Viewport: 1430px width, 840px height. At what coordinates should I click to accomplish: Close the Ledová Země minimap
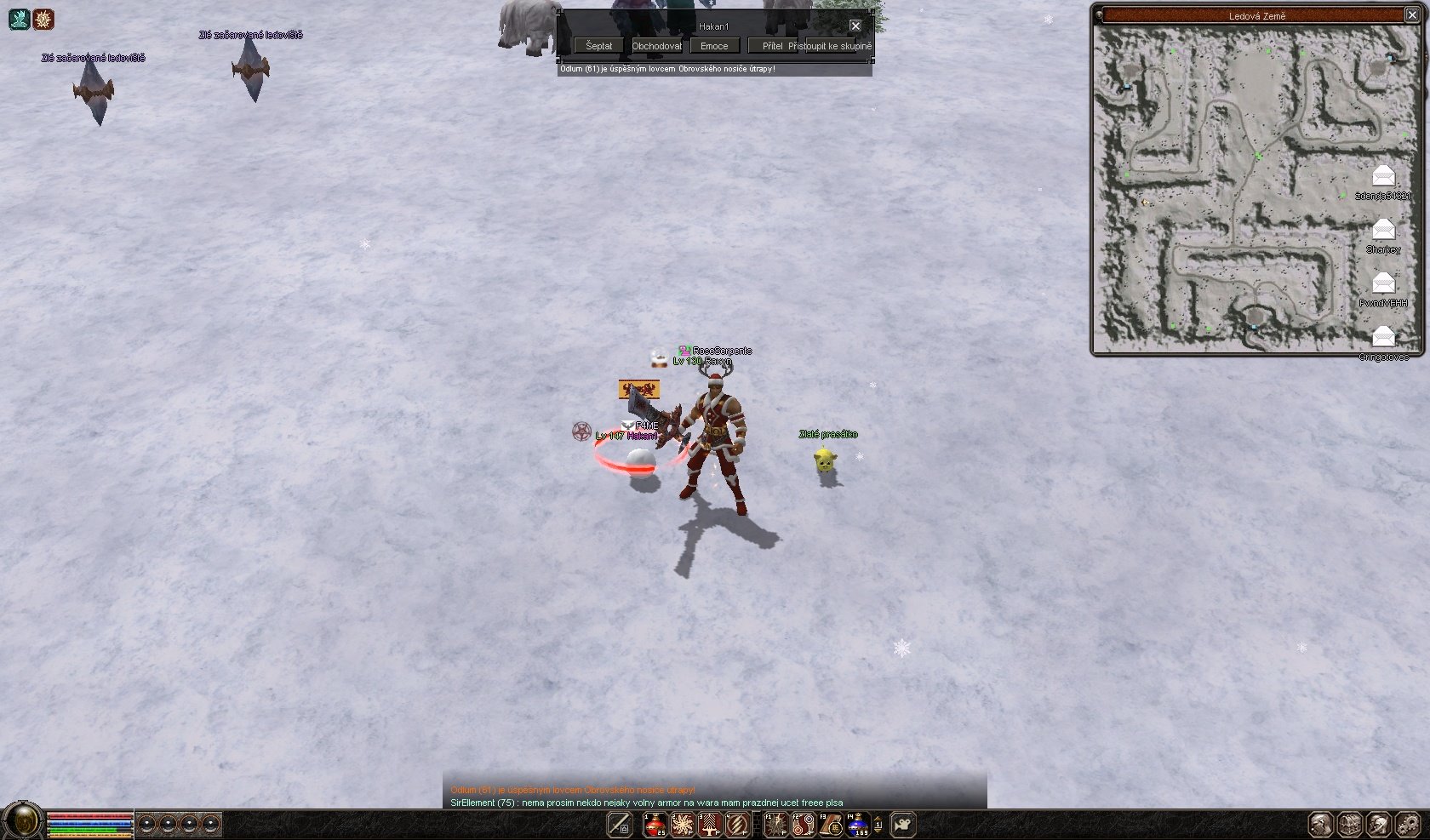click(1411, 15)
